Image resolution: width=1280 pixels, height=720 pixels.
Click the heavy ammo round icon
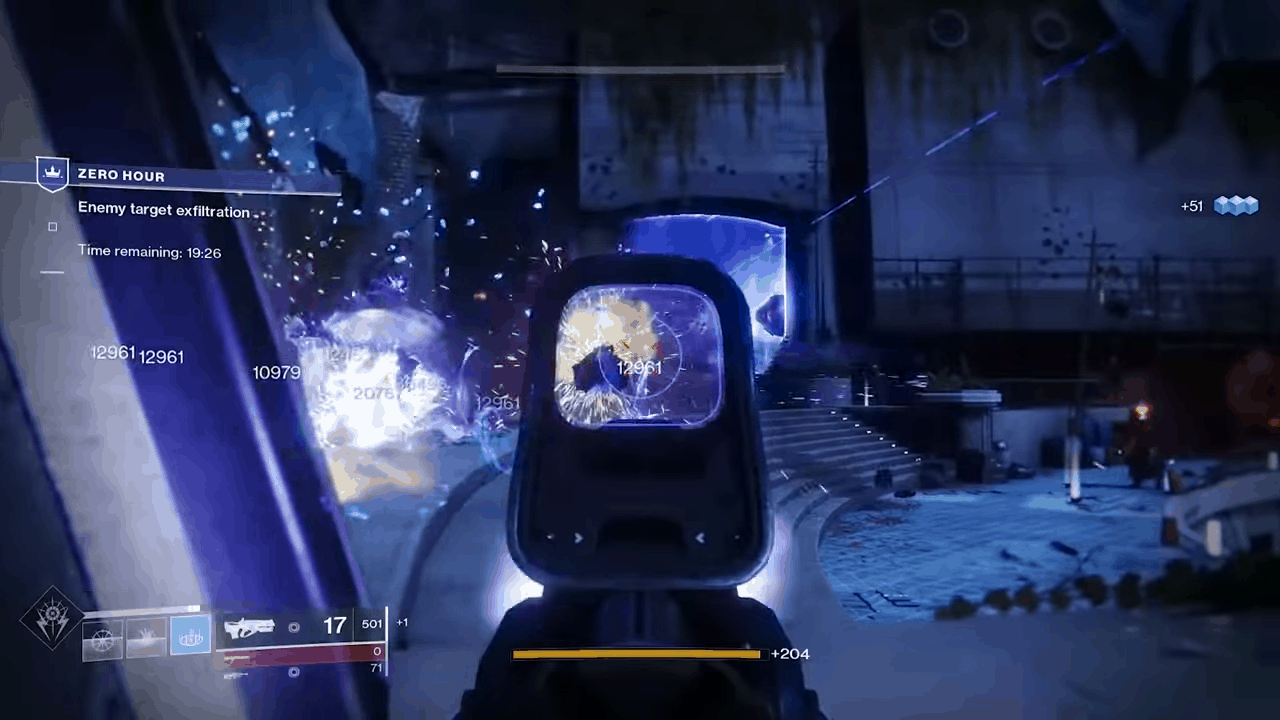[x=294, y=671]
